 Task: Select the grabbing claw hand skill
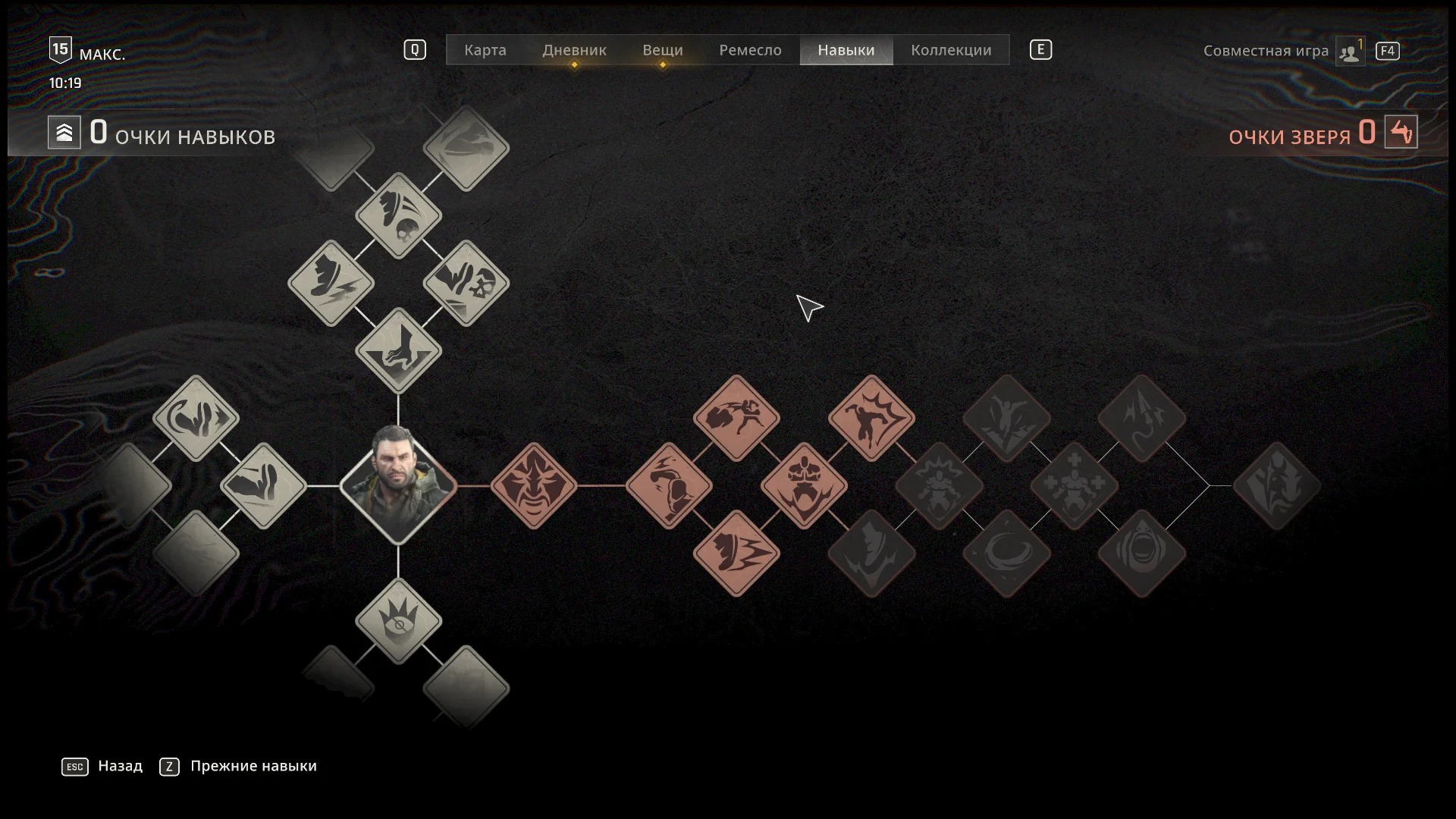pos(398,350)
